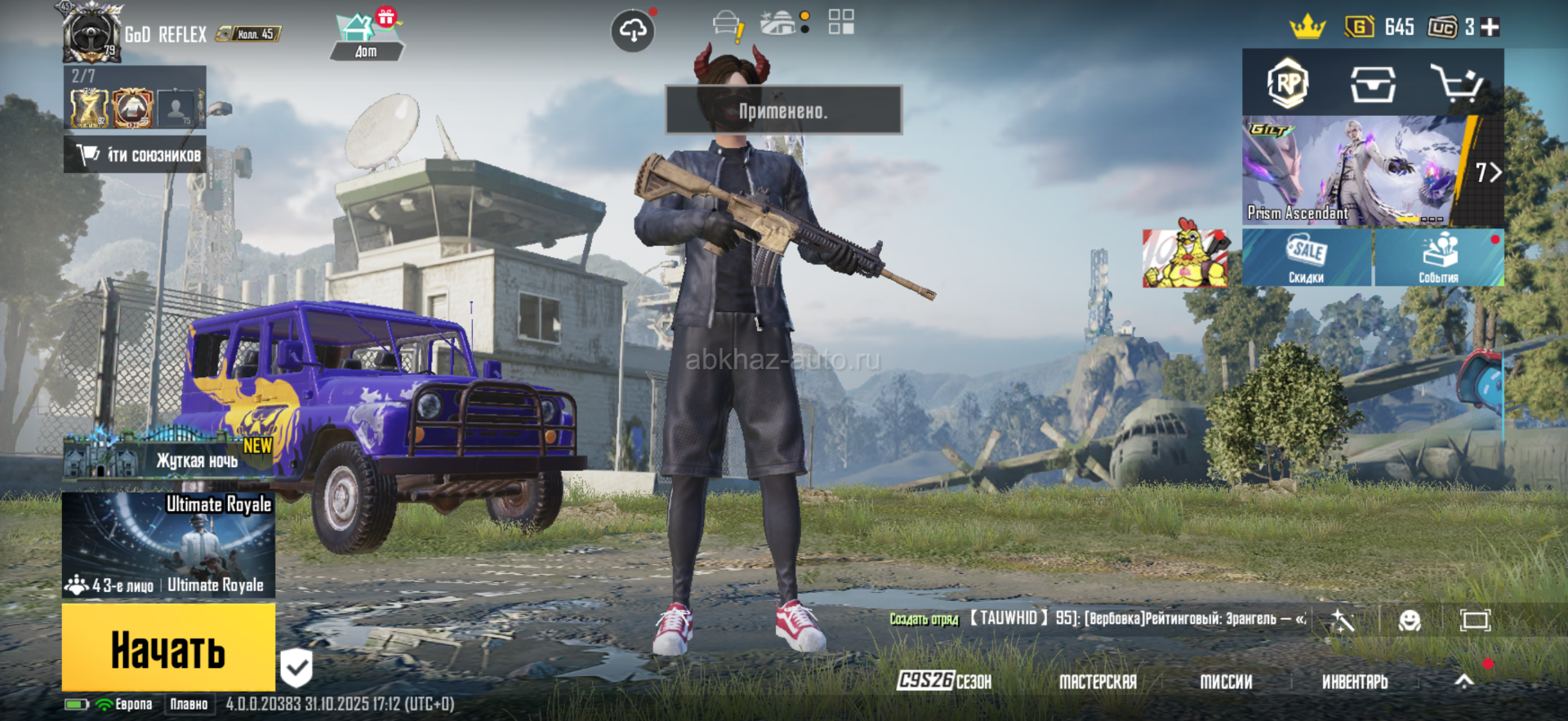Open the Миссии missions menu
This screenshot has width=1568, height=721.
pos(1226,681)
